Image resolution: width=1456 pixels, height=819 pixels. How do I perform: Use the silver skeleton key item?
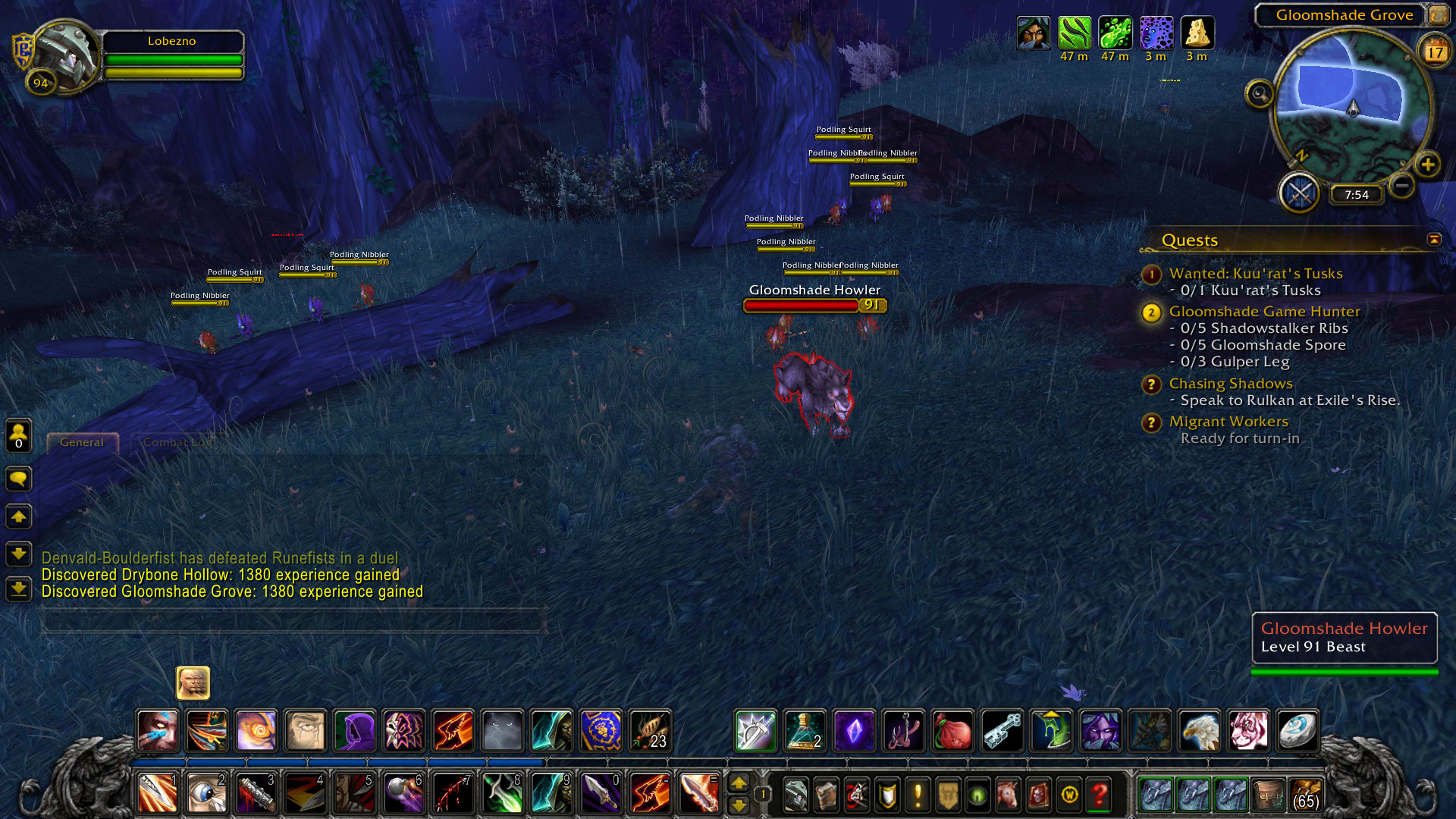(x=1002, y=730)
